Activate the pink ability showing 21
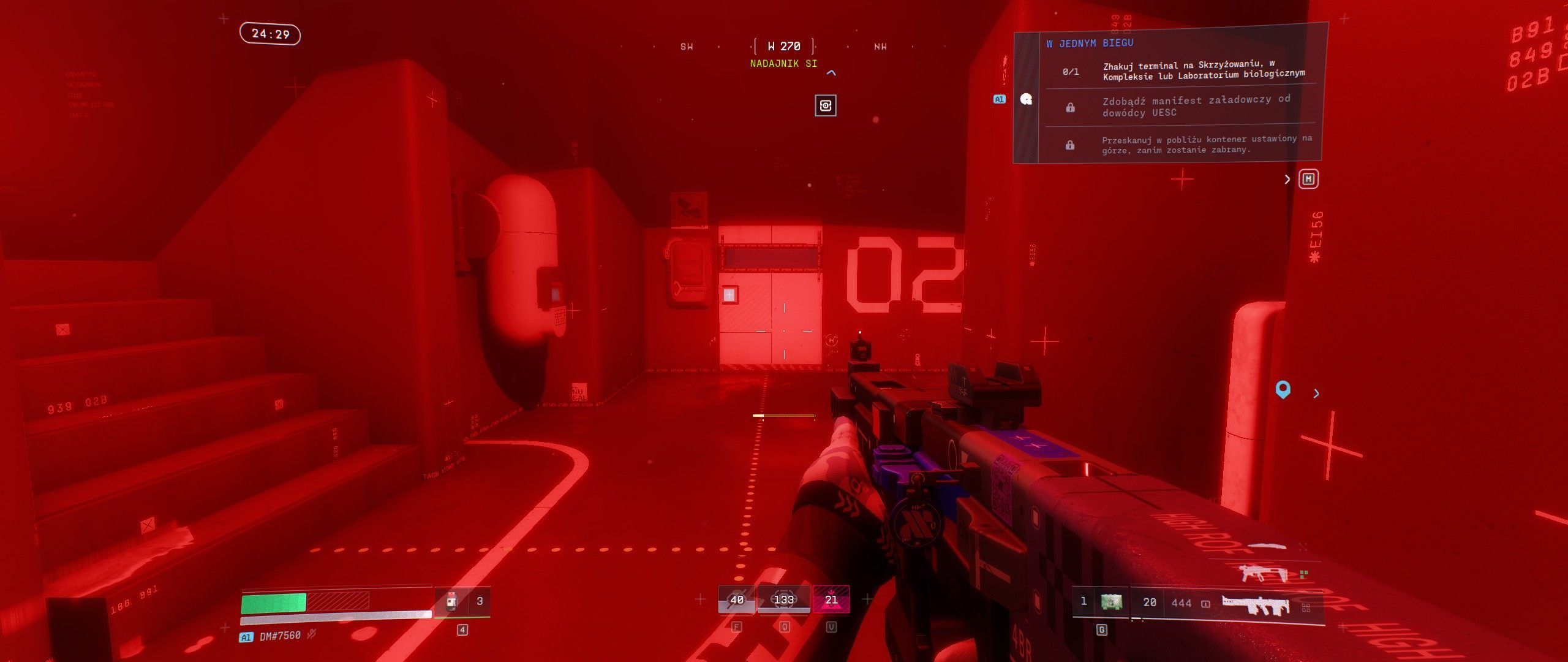 pos(831,599)
